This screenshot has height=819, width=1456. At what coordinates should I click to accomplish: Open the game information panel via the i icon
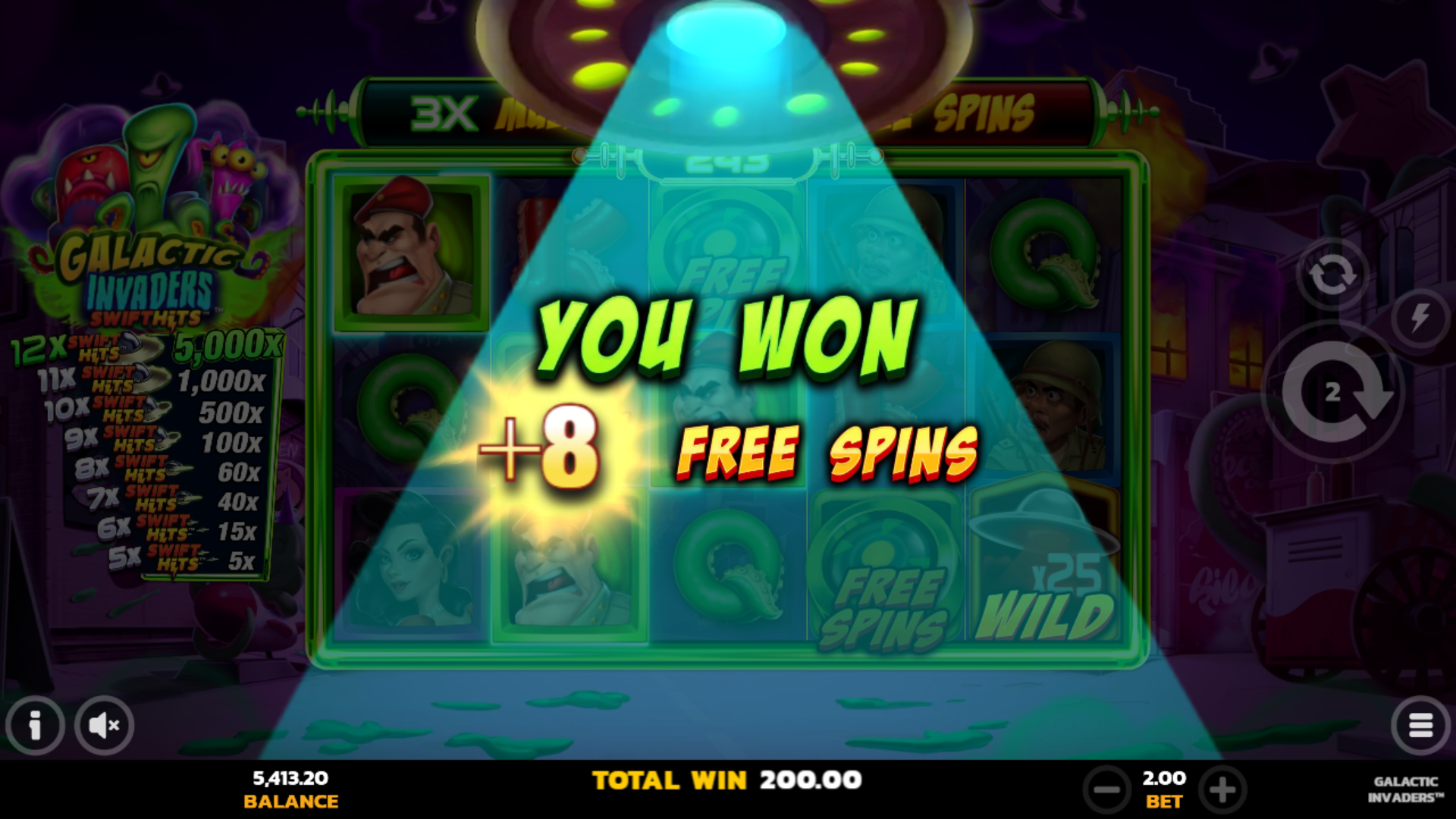point(34,726)
